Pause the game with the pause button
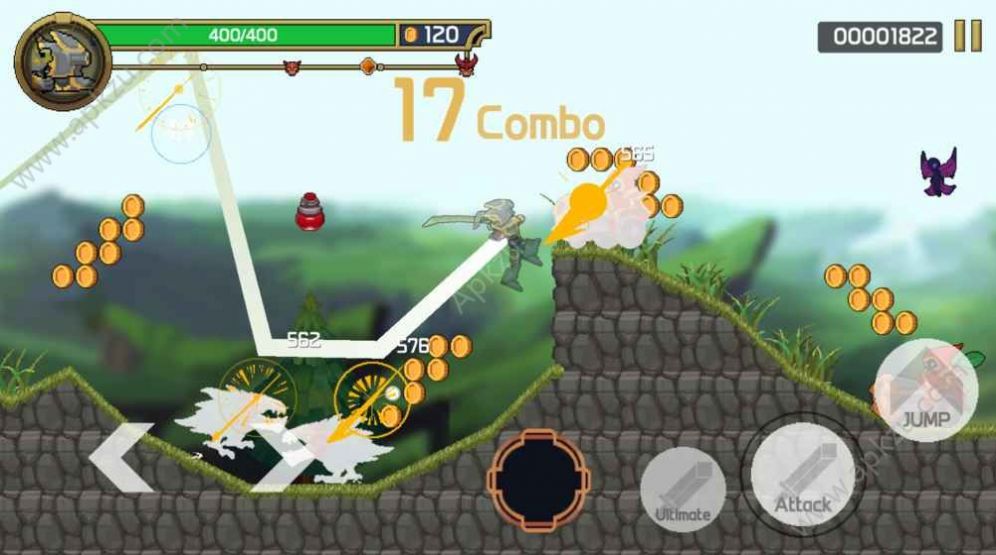 [967, 36]
